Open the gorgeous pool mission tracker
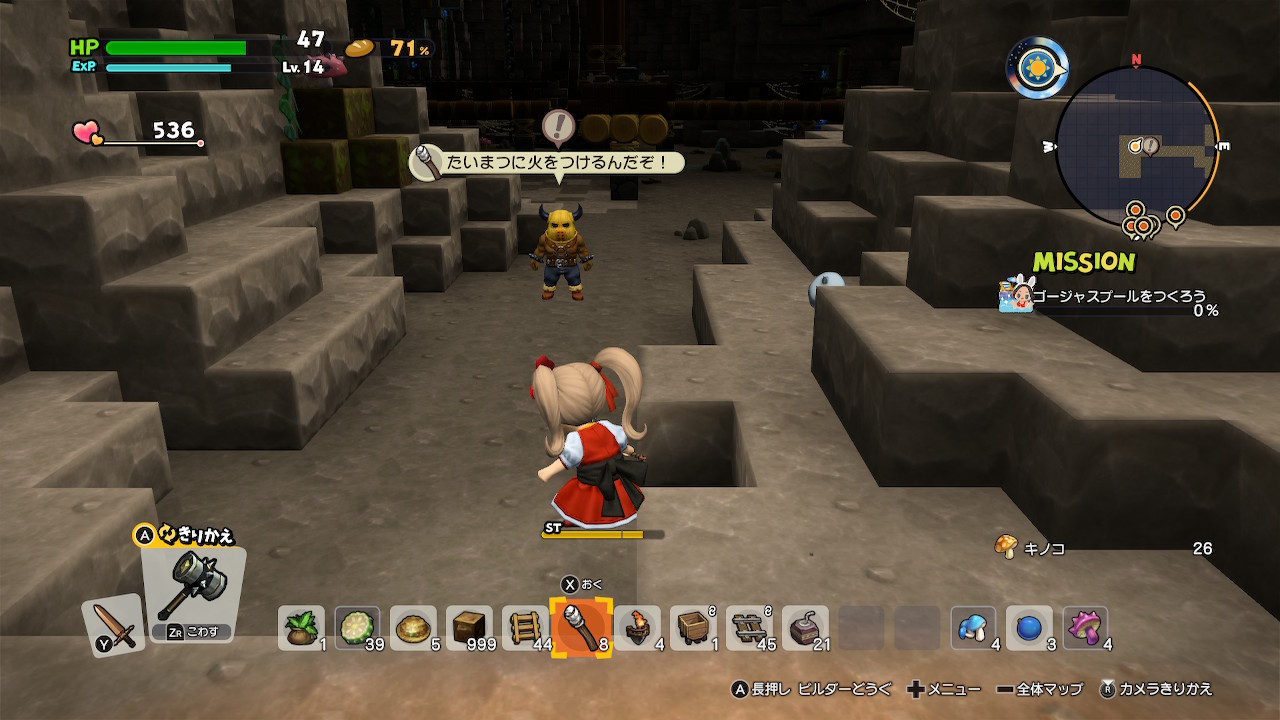This screenshot has height=720, width=1280. [x=1110, y=297]
